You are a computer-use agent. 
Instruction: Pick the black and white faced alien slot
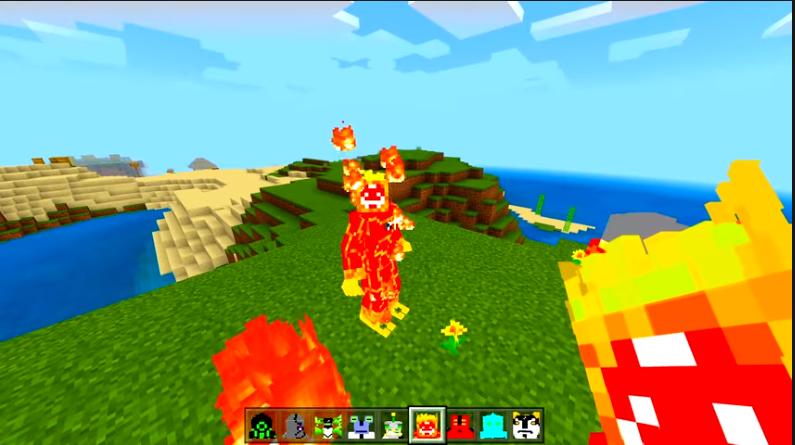click(526, 426)
